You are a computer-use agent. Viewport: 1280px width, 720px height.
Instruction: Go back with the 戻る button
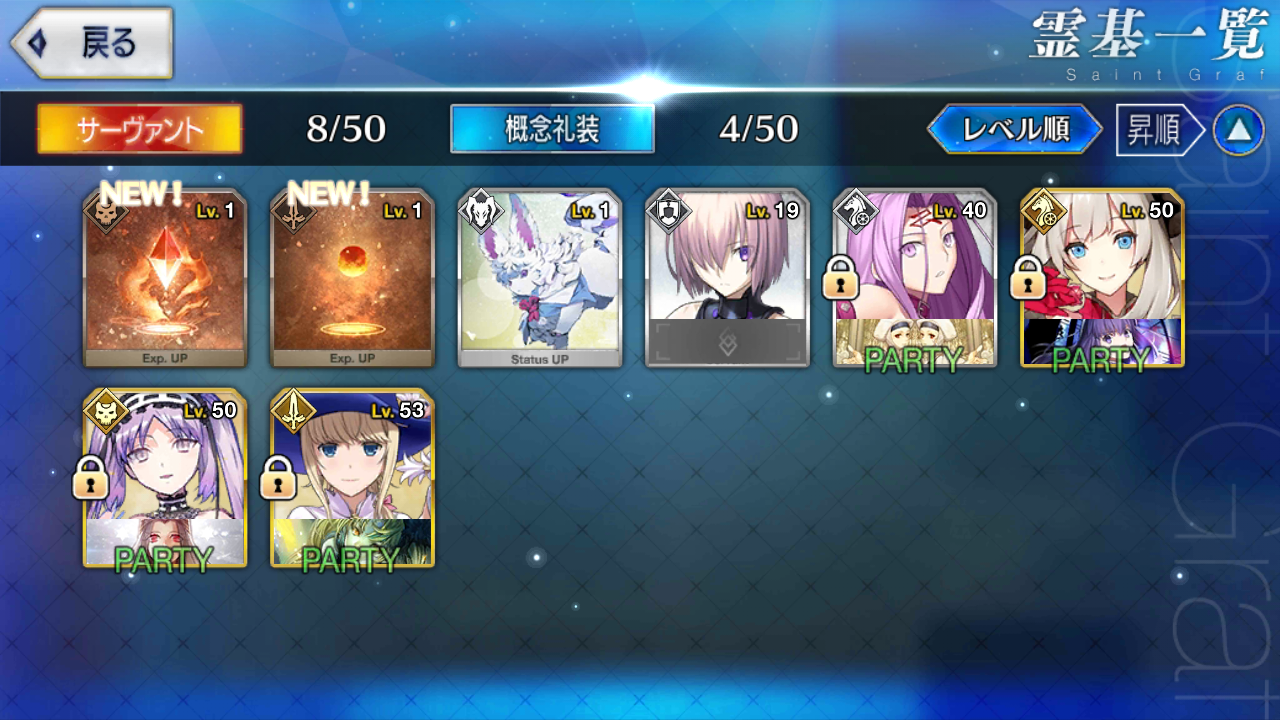click(x=92, y=44)
